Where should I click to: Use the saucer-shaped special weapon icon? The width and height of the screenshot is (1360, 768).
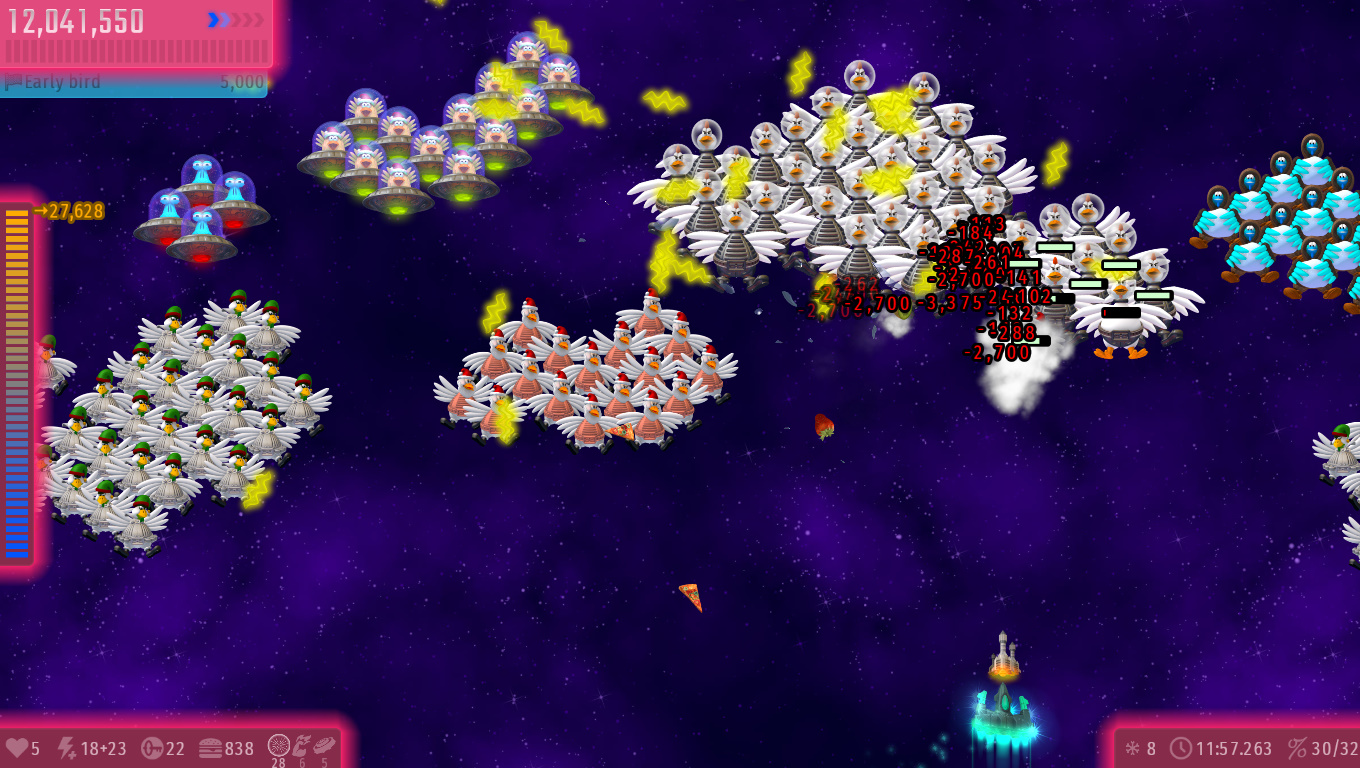pos(323,746)
